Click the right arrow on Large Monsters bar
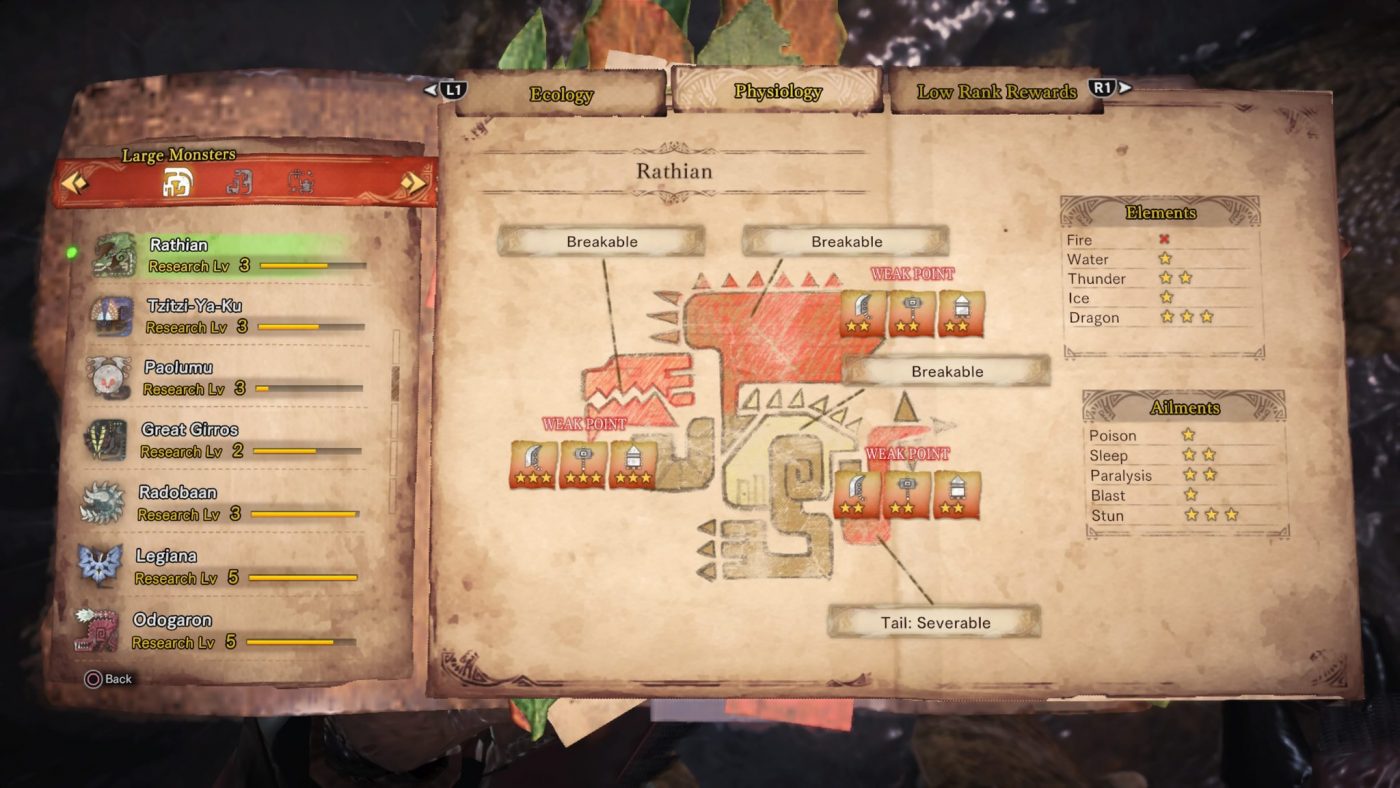This screenshot has width=1400, height=788. coord(413,183)
